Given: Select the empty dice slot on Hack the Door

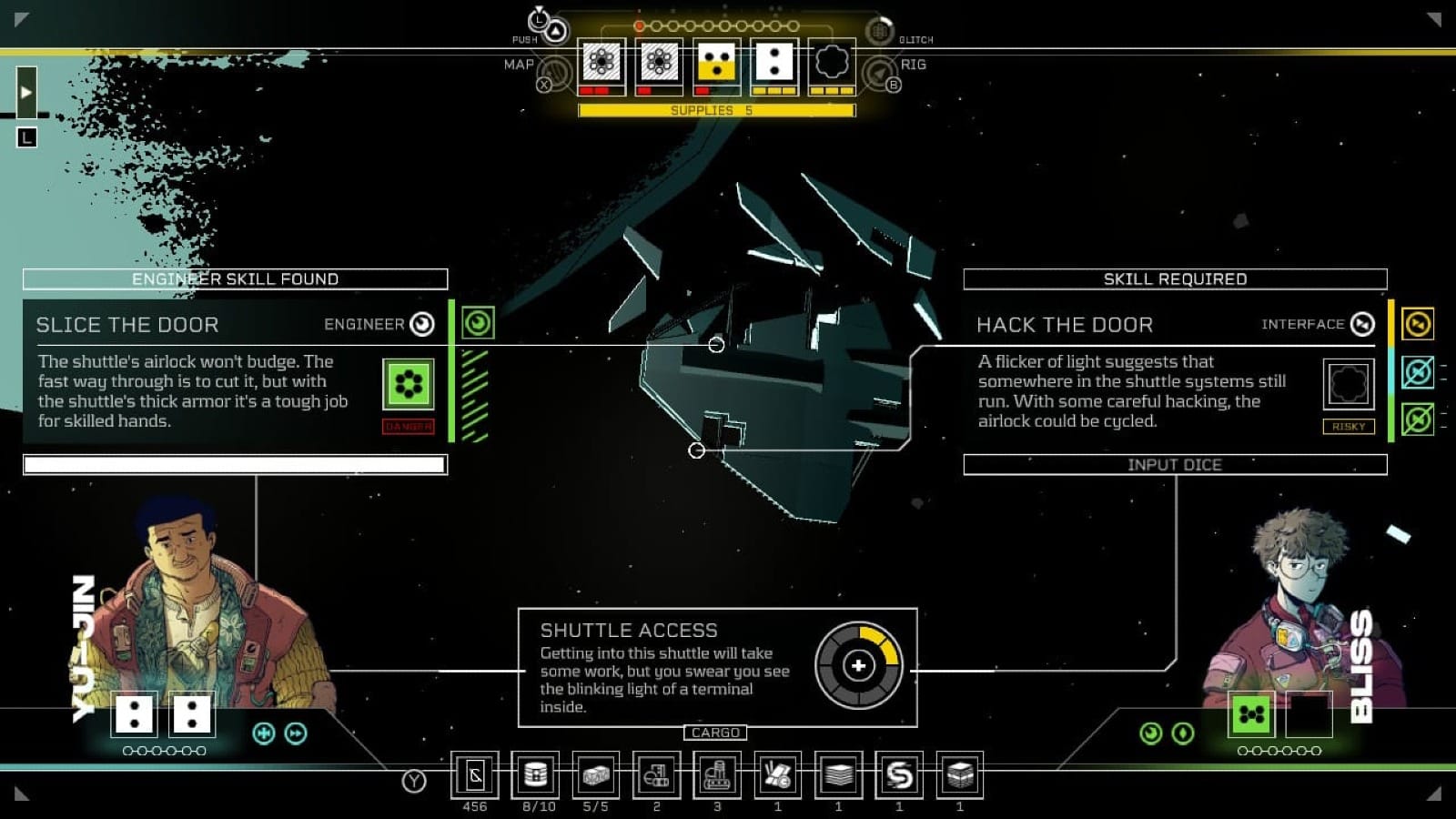Looking at the screenshot, I should tap(1348, 384).
